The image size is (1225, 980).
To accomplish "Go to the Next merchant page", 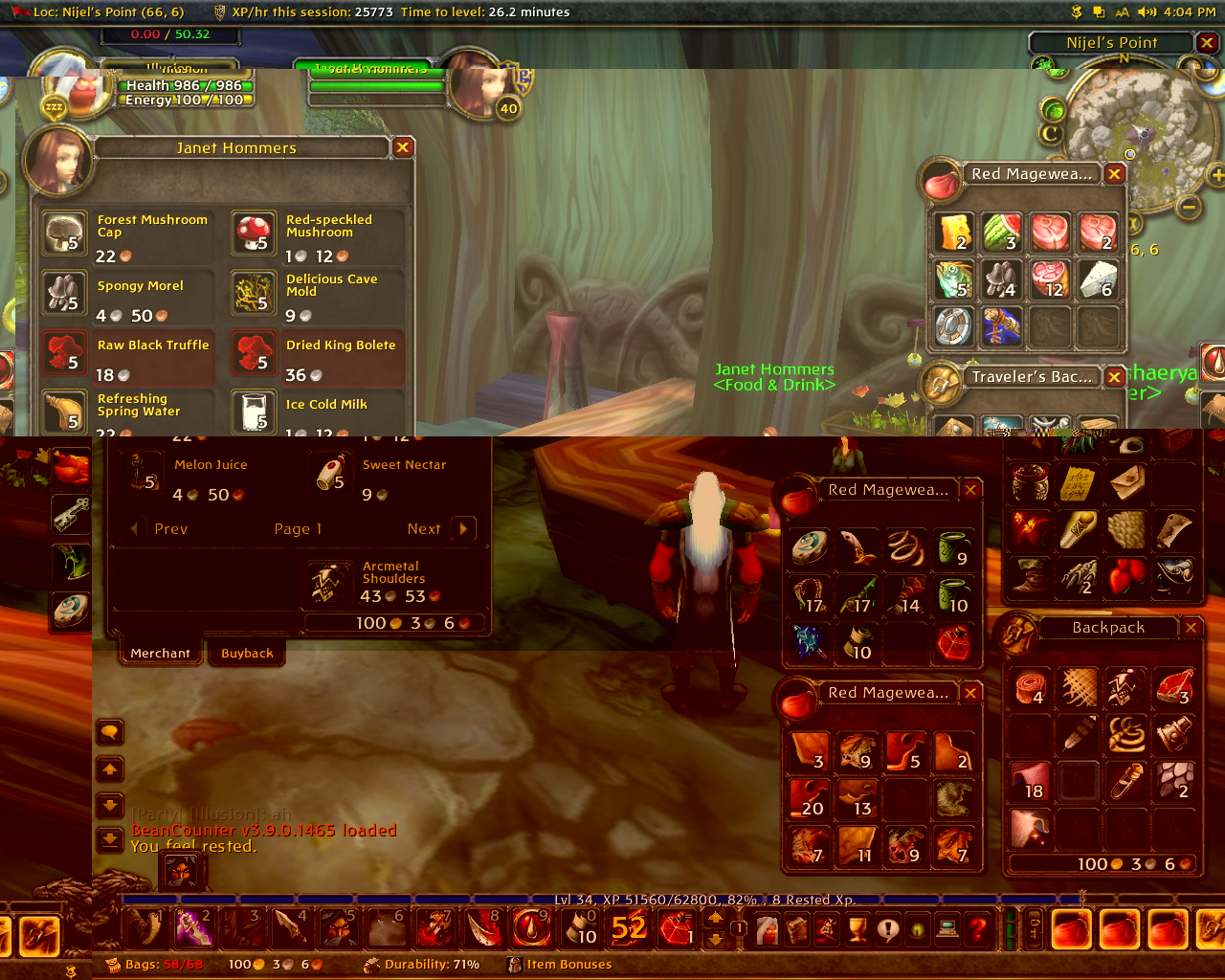I will coord(463,528).
